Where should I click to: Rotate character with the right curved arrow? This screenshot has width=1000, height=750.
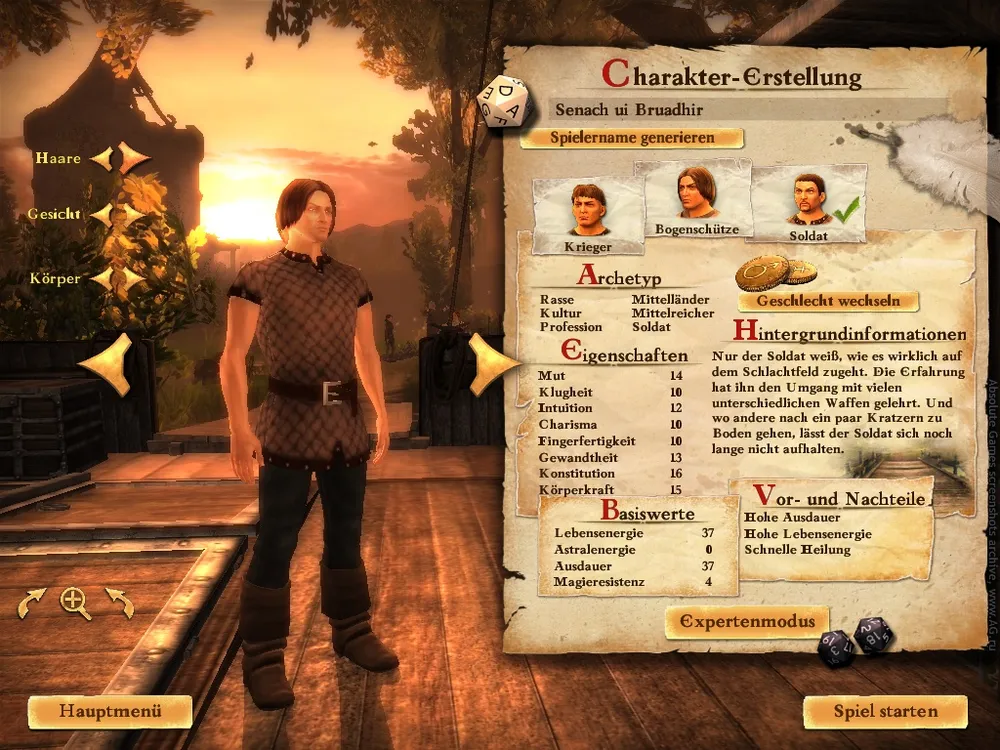click(x=119, y=602)
